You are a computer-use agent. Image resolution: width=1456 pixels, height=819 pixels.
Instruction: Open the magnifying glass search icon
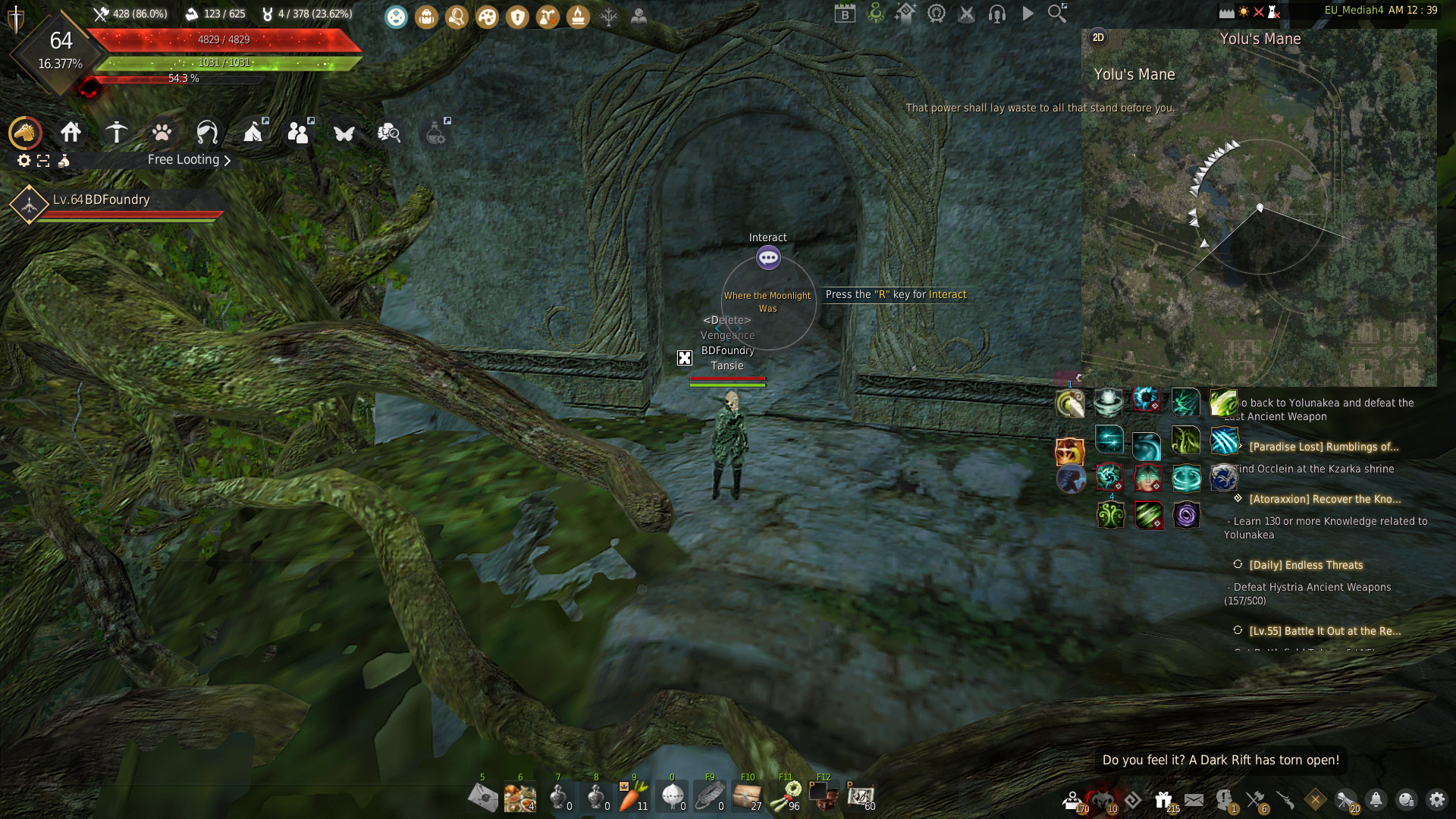click(1056, 14)
